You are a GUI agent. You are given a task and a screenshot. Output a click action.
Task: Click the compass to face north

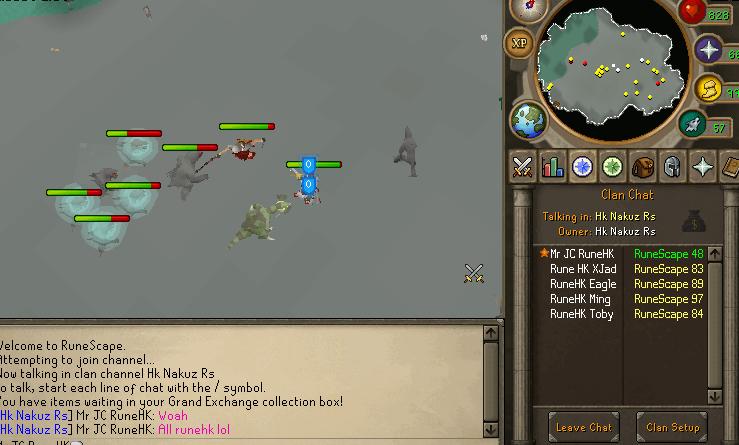[x=528, y=9]
